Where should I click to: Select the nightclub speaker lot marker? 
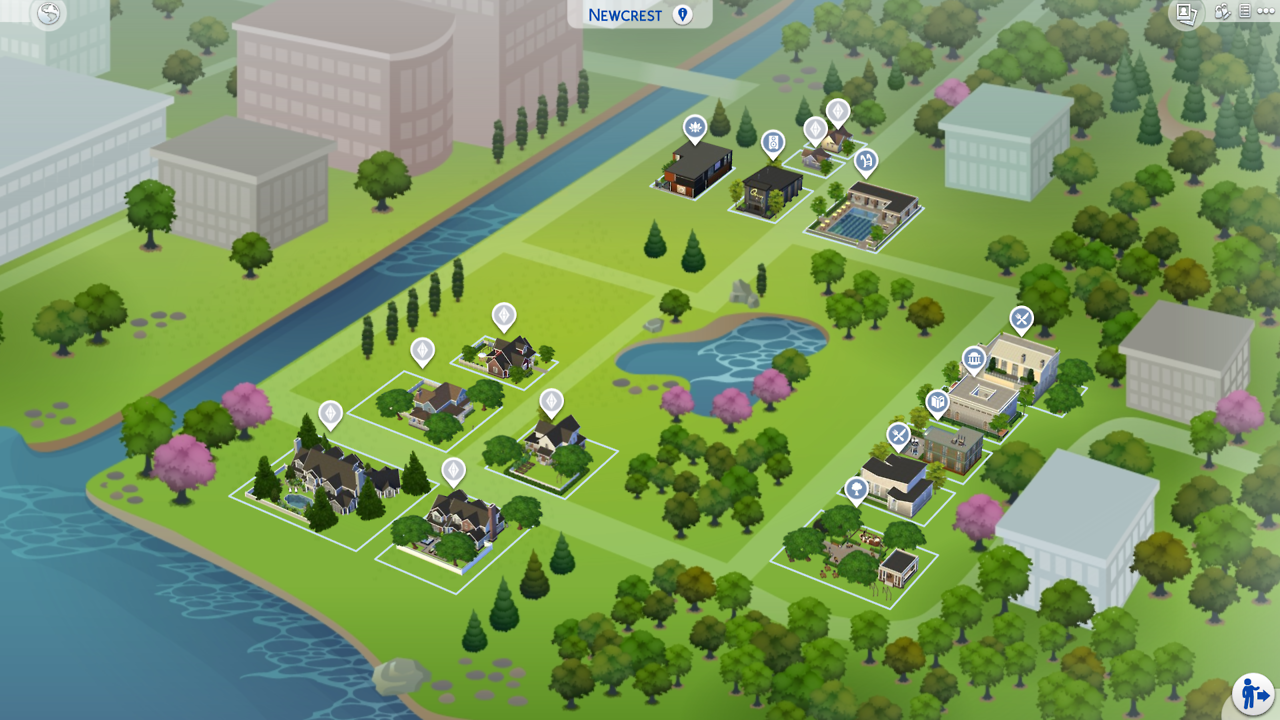coord(773,143)
